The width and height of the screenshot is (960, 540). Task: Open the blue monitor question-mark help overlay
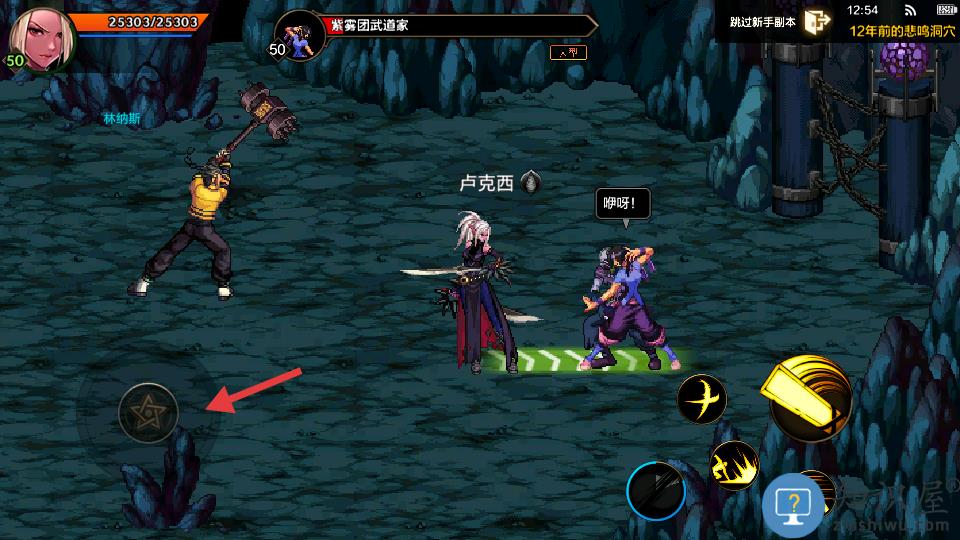coord(793,504)
